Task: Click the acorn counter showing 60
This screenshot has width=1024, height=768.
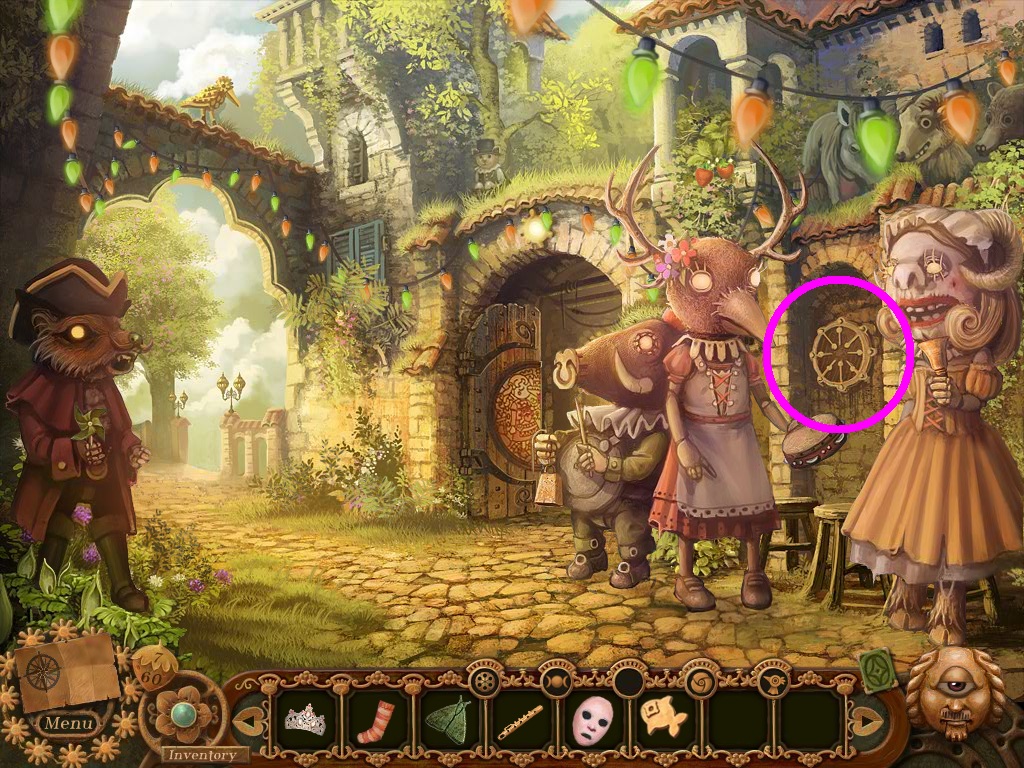Action: tap(155, 667)
